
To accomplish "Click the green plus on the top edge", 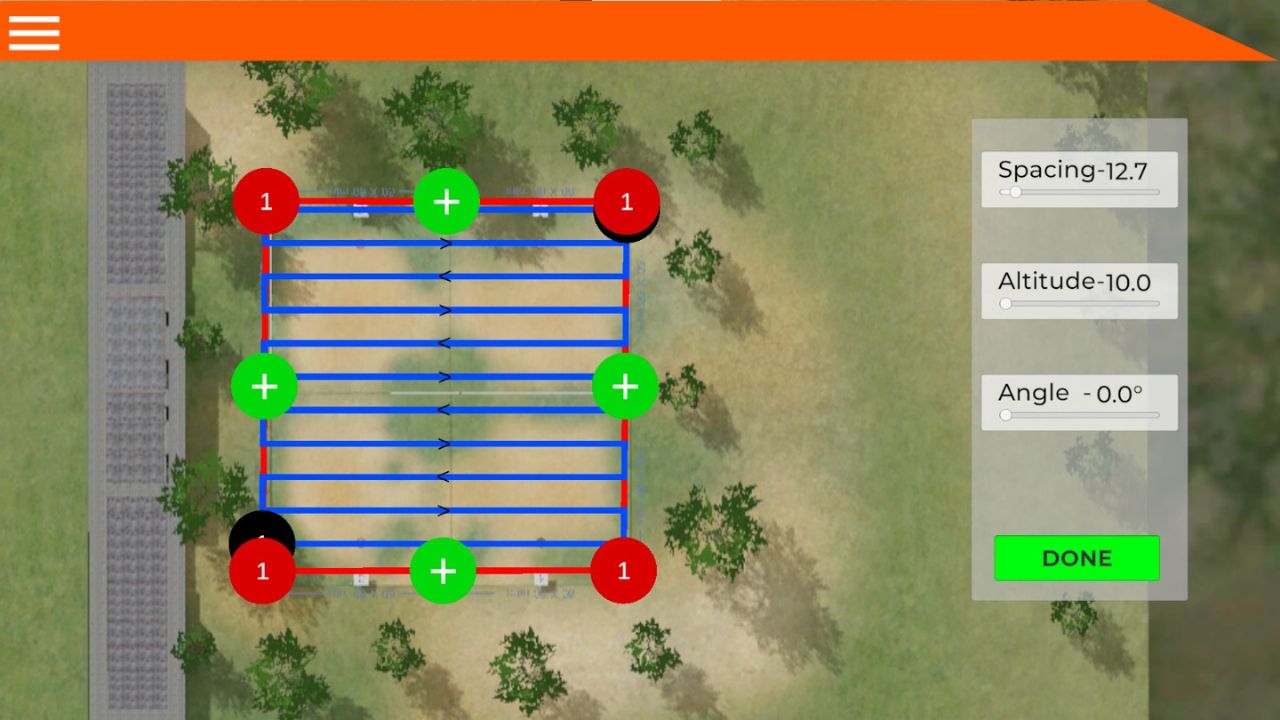I will [446, 202].
